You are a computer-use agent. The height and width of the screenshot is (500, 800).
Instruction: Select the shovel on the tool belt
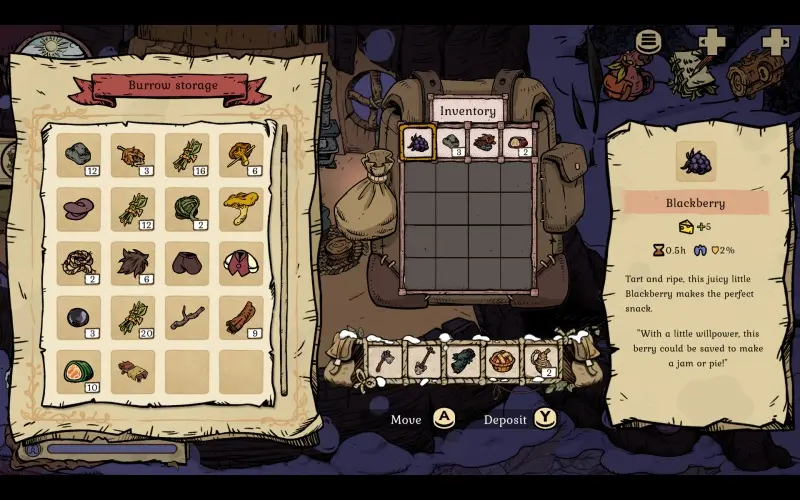point(423,360)
